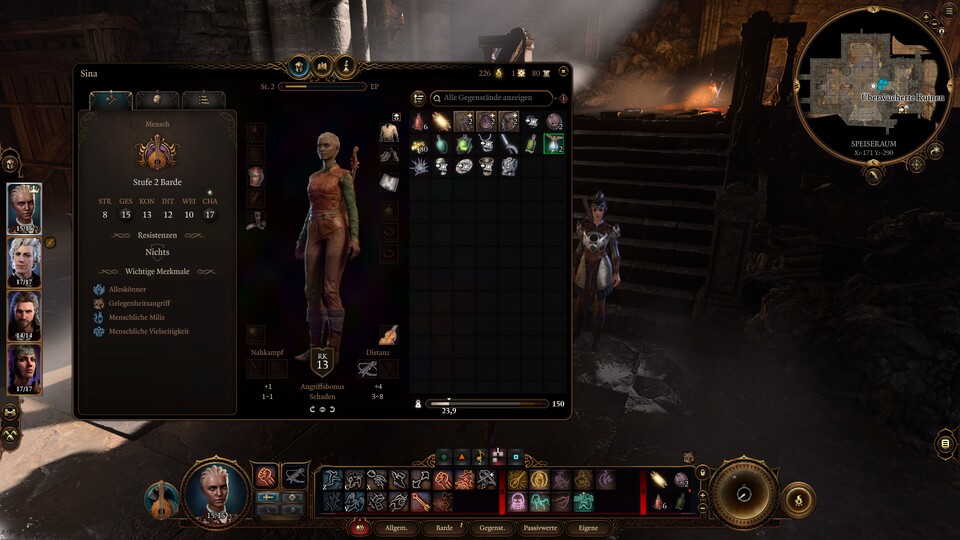Open the campfire rest button

tap(797, 499)
